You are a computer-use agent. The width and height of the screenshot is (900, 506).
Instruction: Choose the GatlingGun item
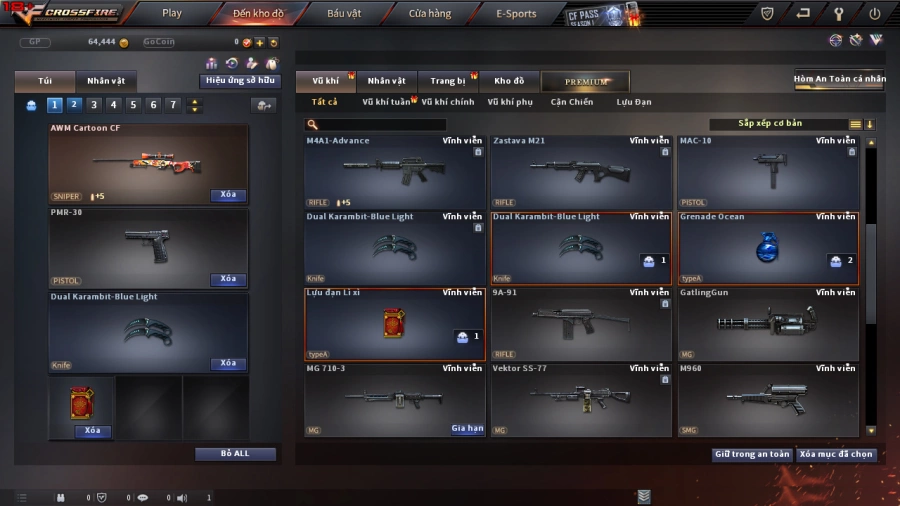point(767,324)
